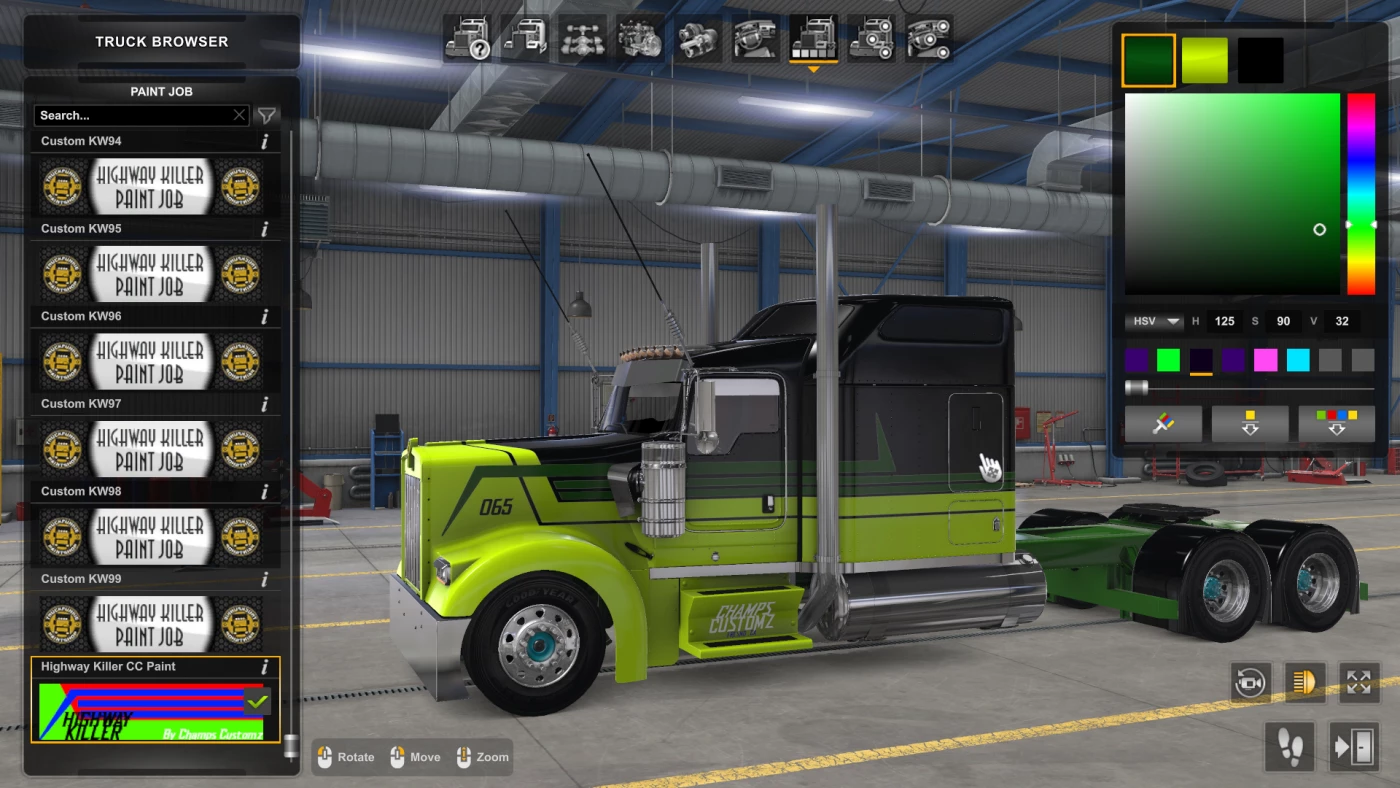Click inside the paint job Search field
Viewport: 1400px width, 788px height.
(135, 115)
